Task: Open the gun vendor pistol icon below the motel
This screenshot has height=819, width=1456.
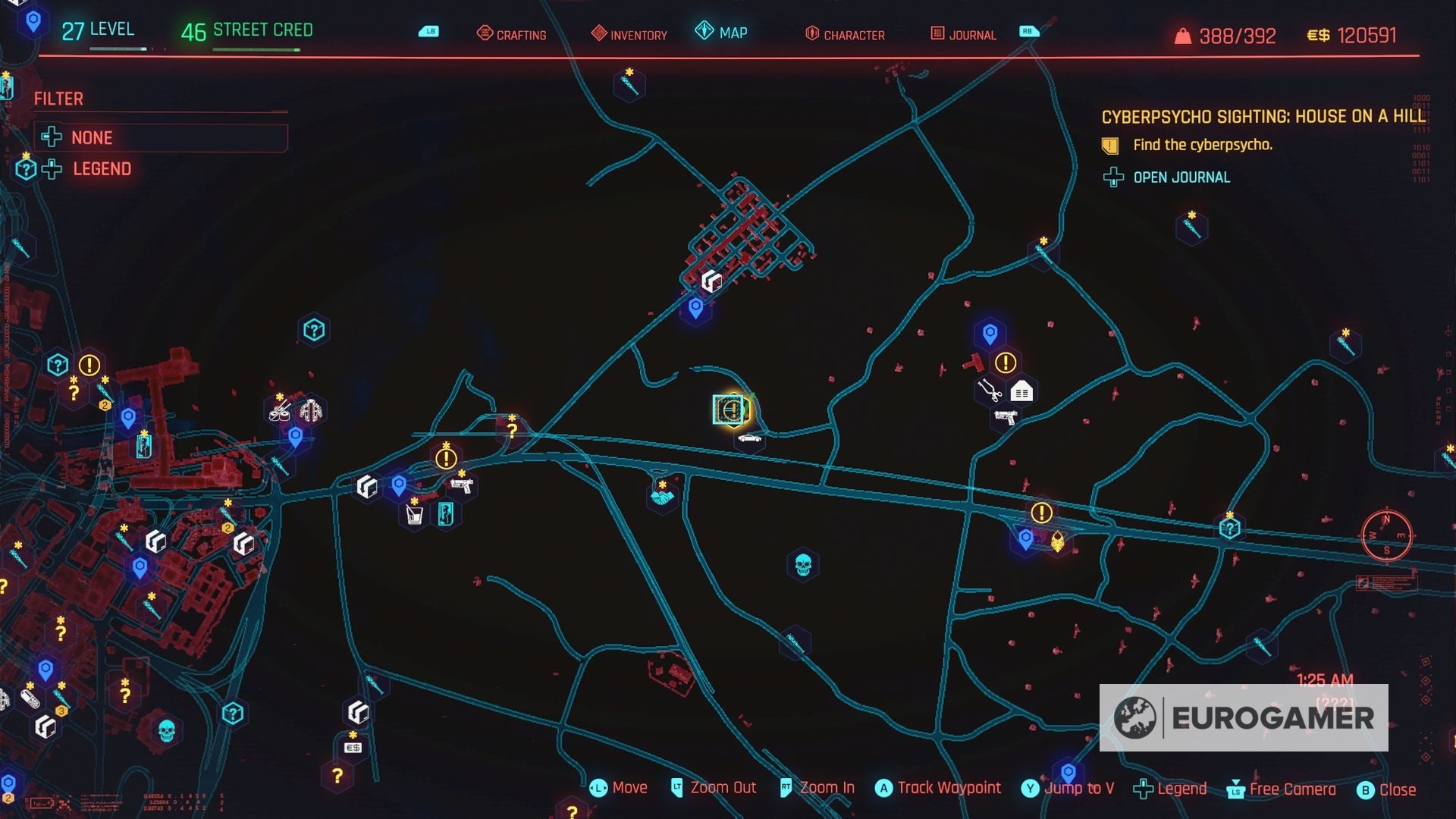Action: 1006,416
